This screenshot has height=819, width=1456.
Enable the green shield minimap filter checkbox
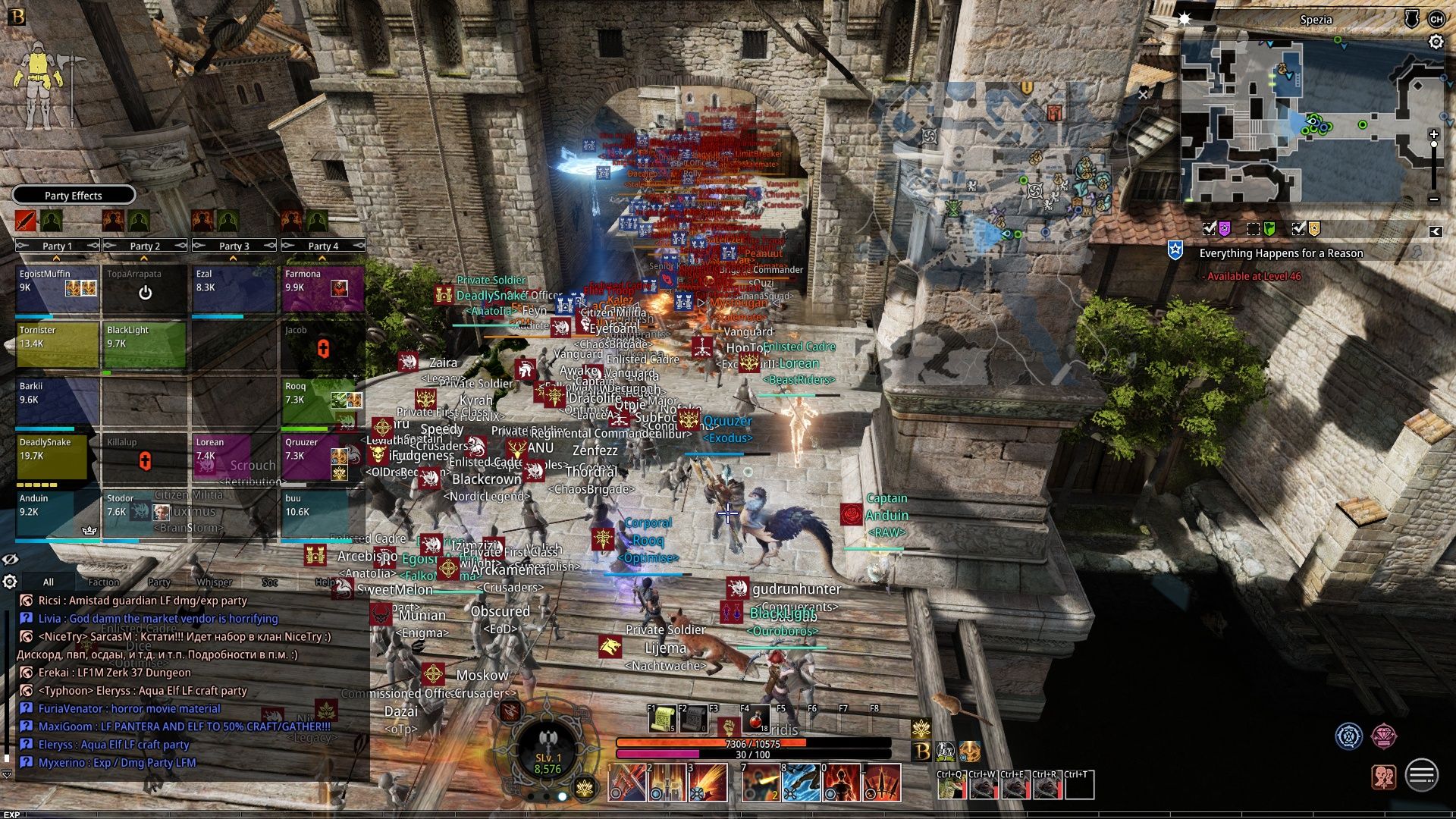tap(1252, 229)
